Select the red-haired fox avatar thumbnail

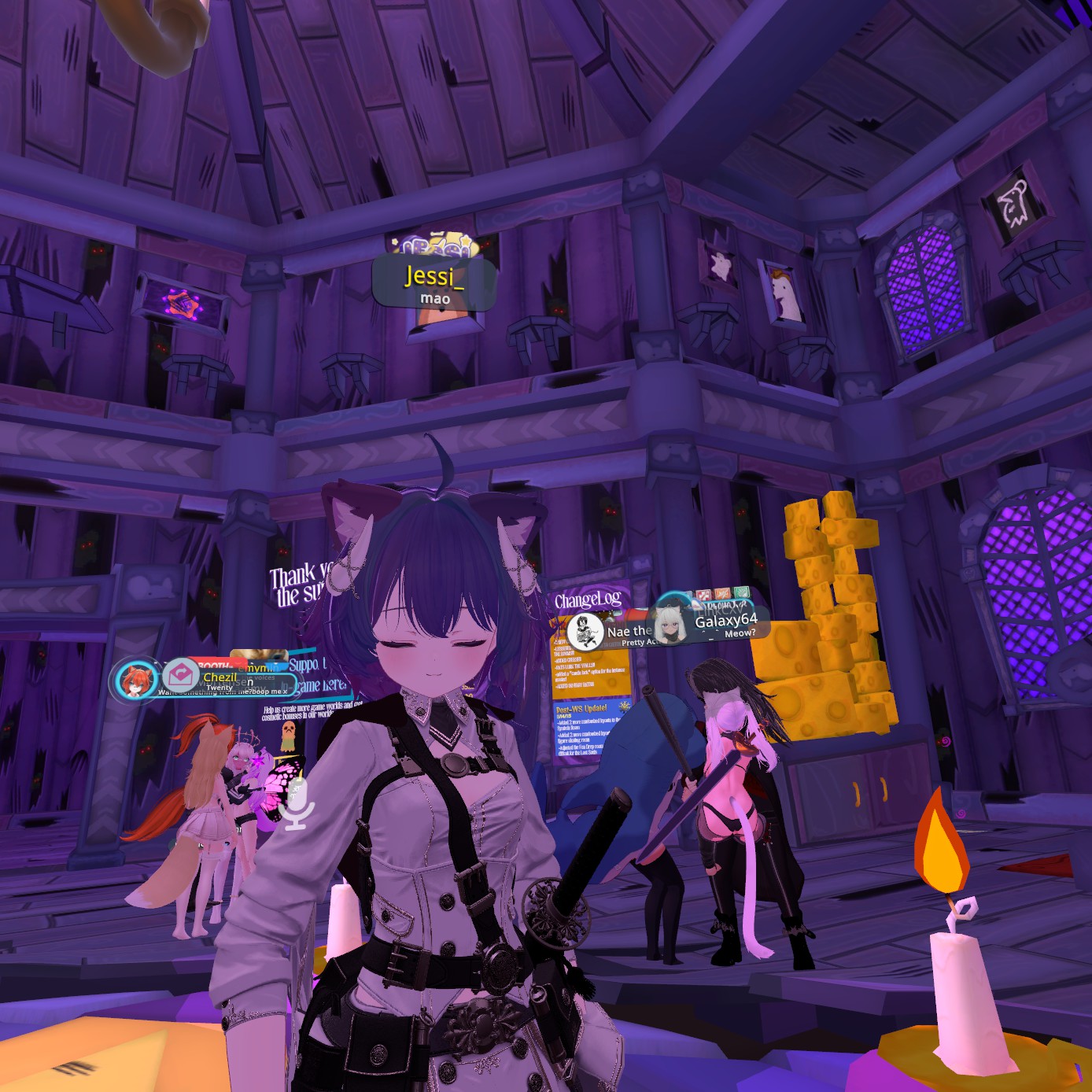[x=135, y=680]
